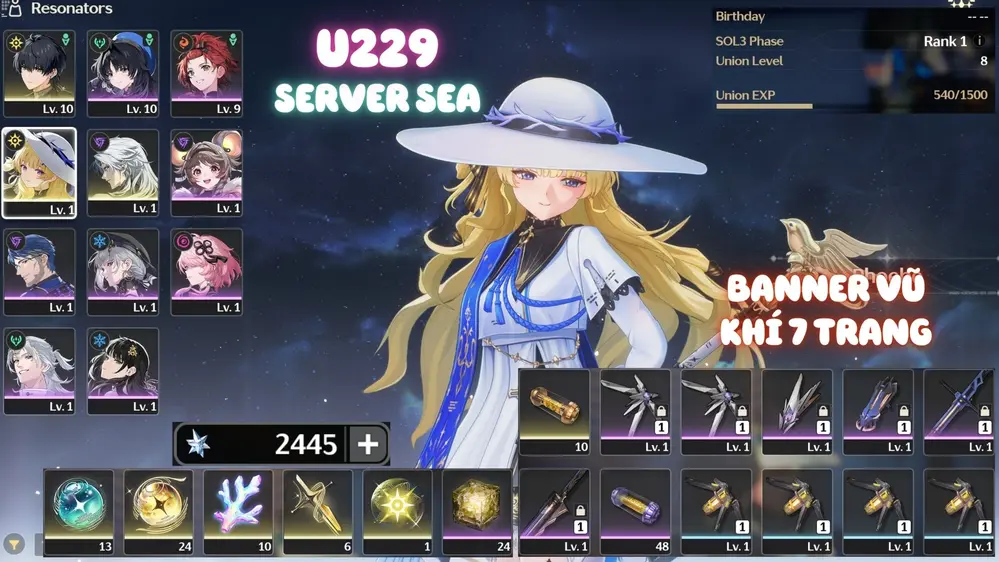The image size is (999, 562).
Task: Select the blue-haired resonator wearing glasses
Action: coord(39,271)
